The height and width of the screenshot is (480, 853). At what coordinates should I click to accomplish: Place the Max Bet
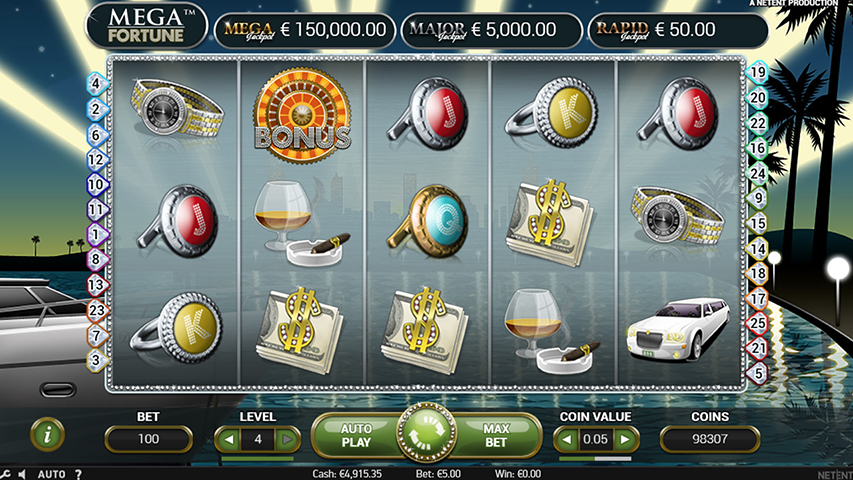point(497,433)
